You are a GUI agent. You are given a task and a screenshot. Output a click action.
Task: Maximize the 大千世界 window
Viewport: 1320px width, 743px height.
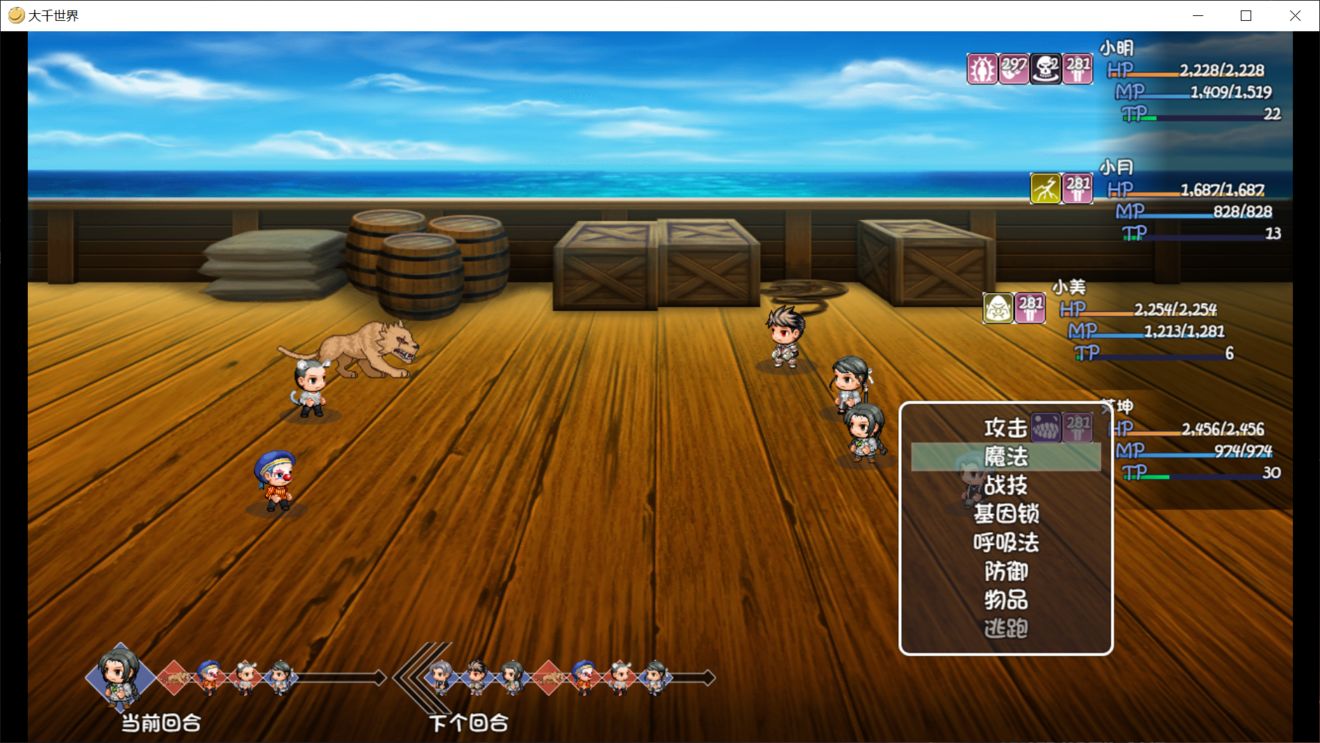[x=1246, y=16]
